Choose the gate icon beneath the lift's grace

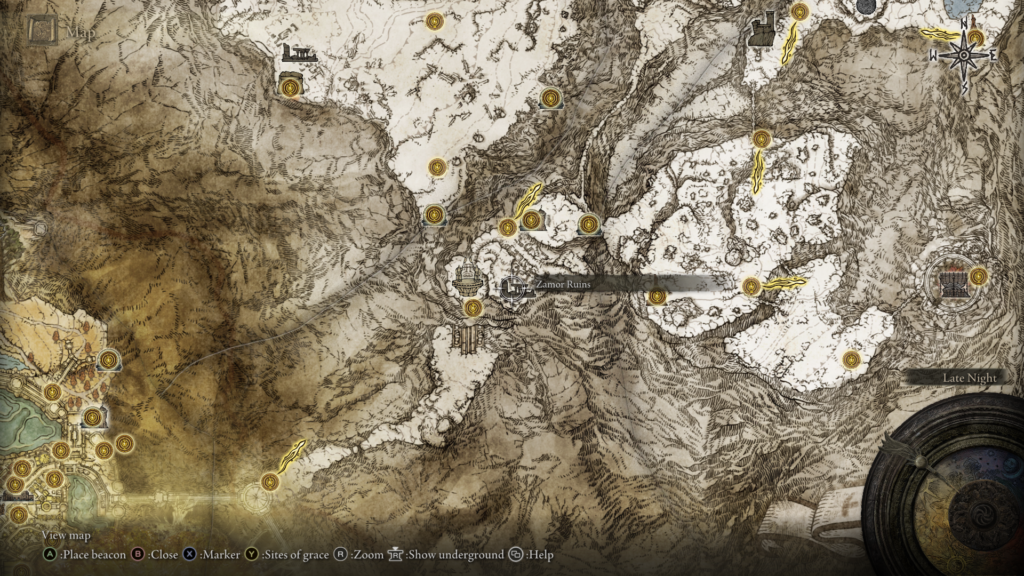click(x=467, y=338)
